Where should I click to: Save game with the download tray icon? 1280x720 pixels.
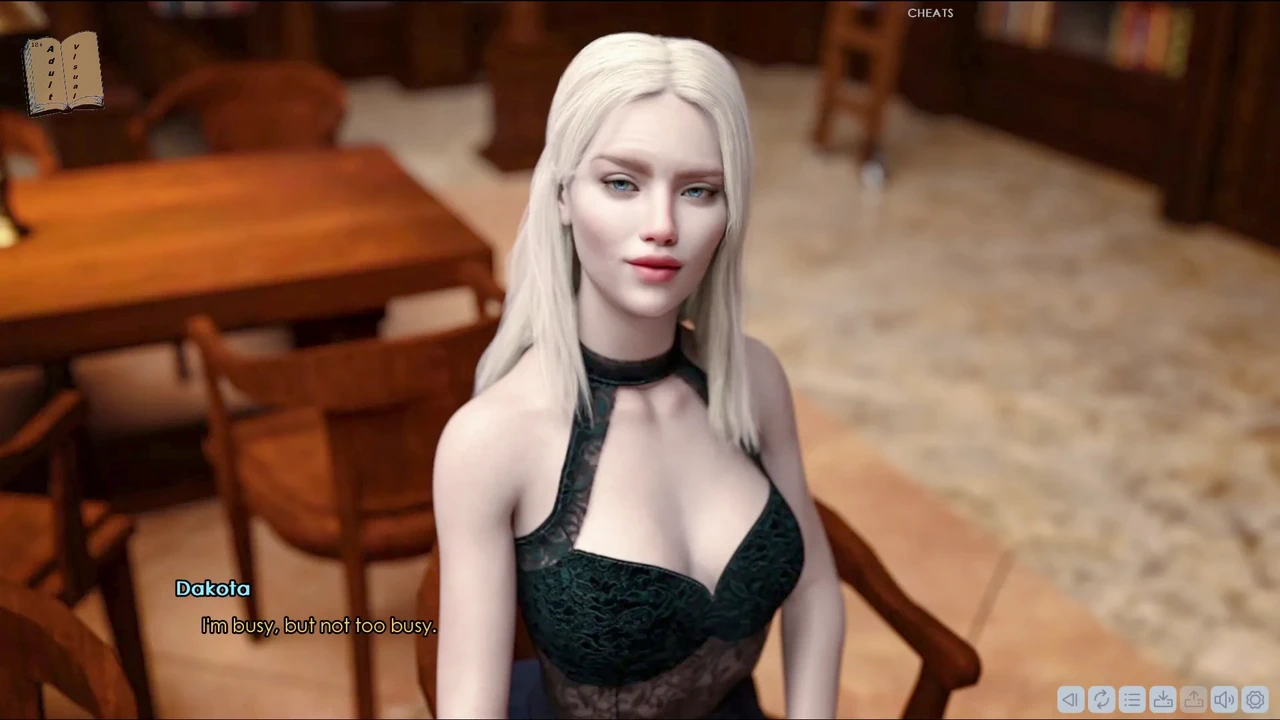1163,700
